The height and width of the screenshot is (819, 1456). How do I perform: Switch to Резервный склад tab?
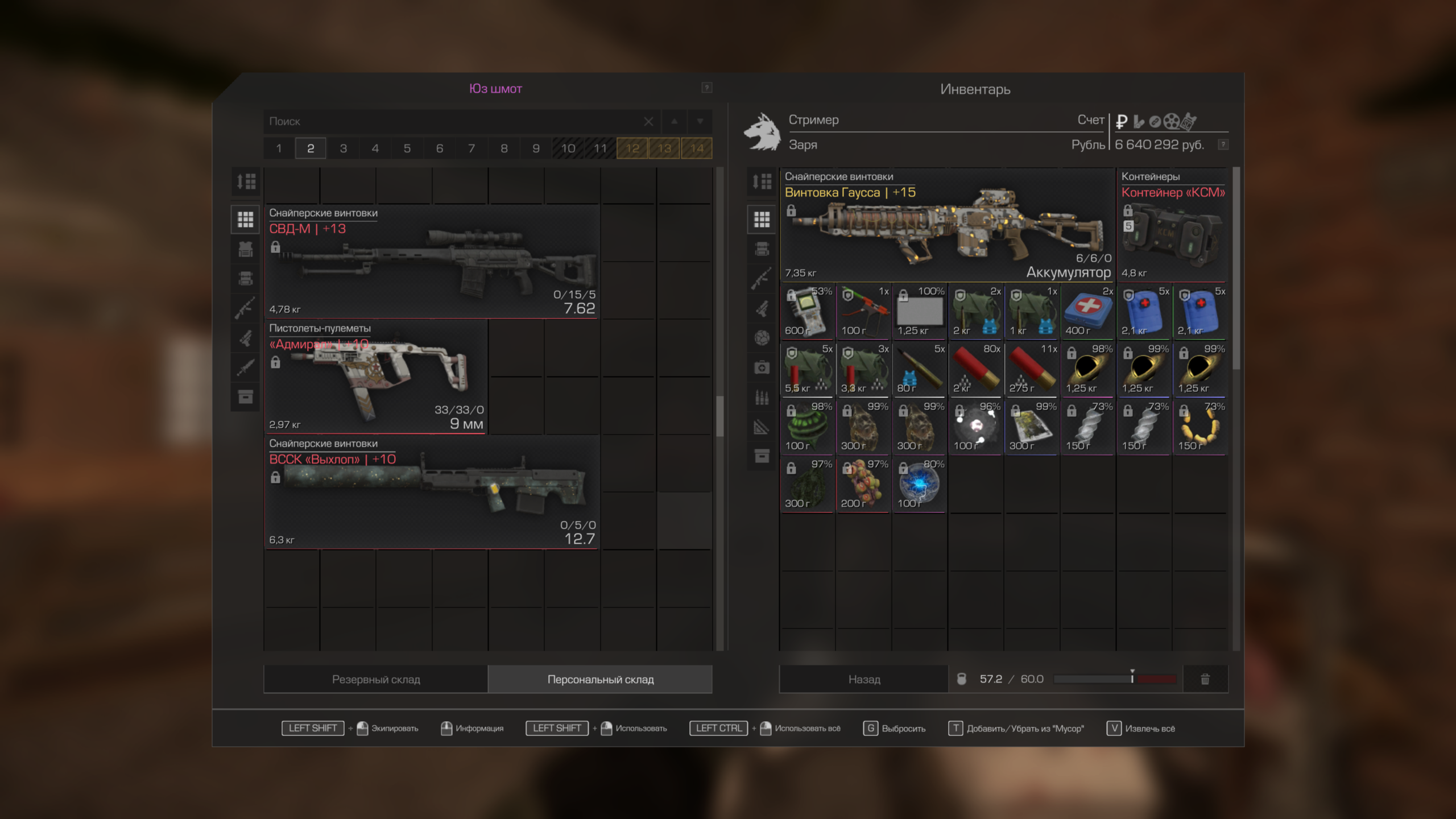[376, 679]
